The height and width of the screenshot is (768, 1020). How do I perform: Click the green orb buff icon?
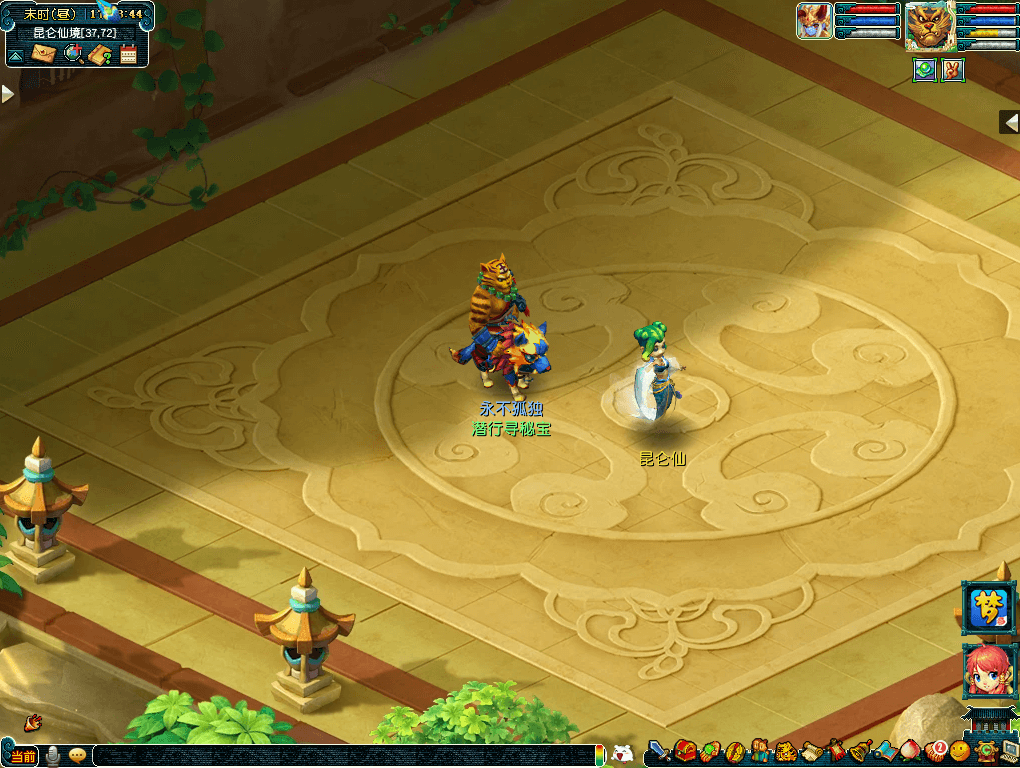tap(925, 71)
